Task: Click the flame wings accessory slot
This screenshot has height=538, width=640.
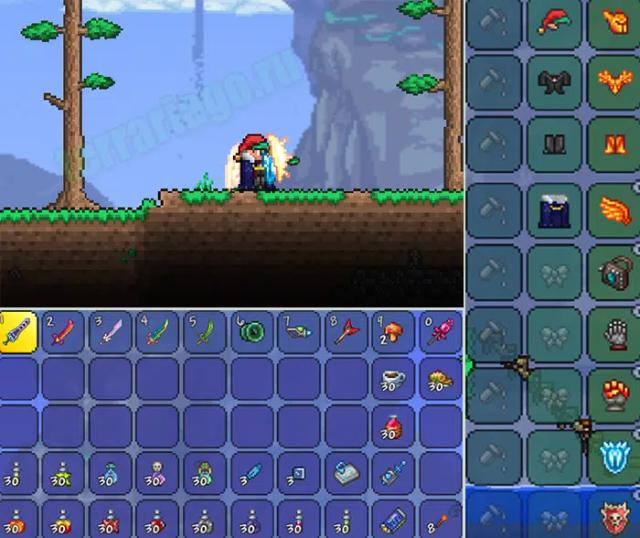Action: point(614,210)
